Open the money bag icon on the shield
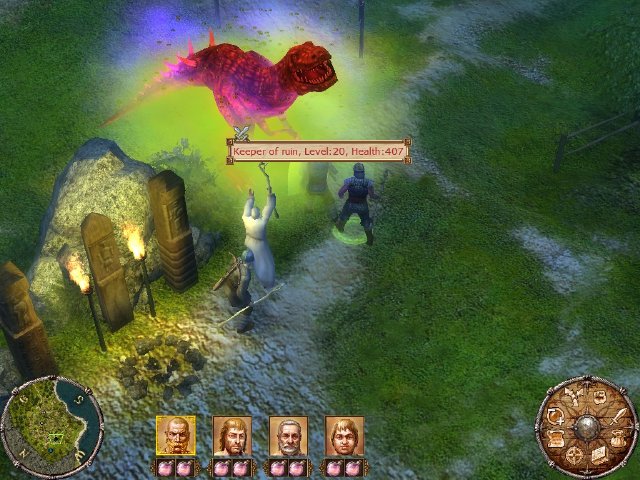 (618, 439)
